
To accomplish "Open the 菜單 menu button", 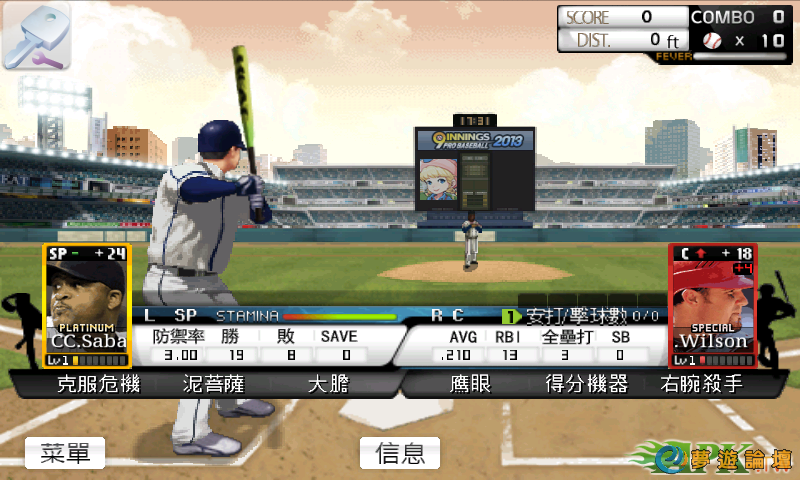I will 65,453.
